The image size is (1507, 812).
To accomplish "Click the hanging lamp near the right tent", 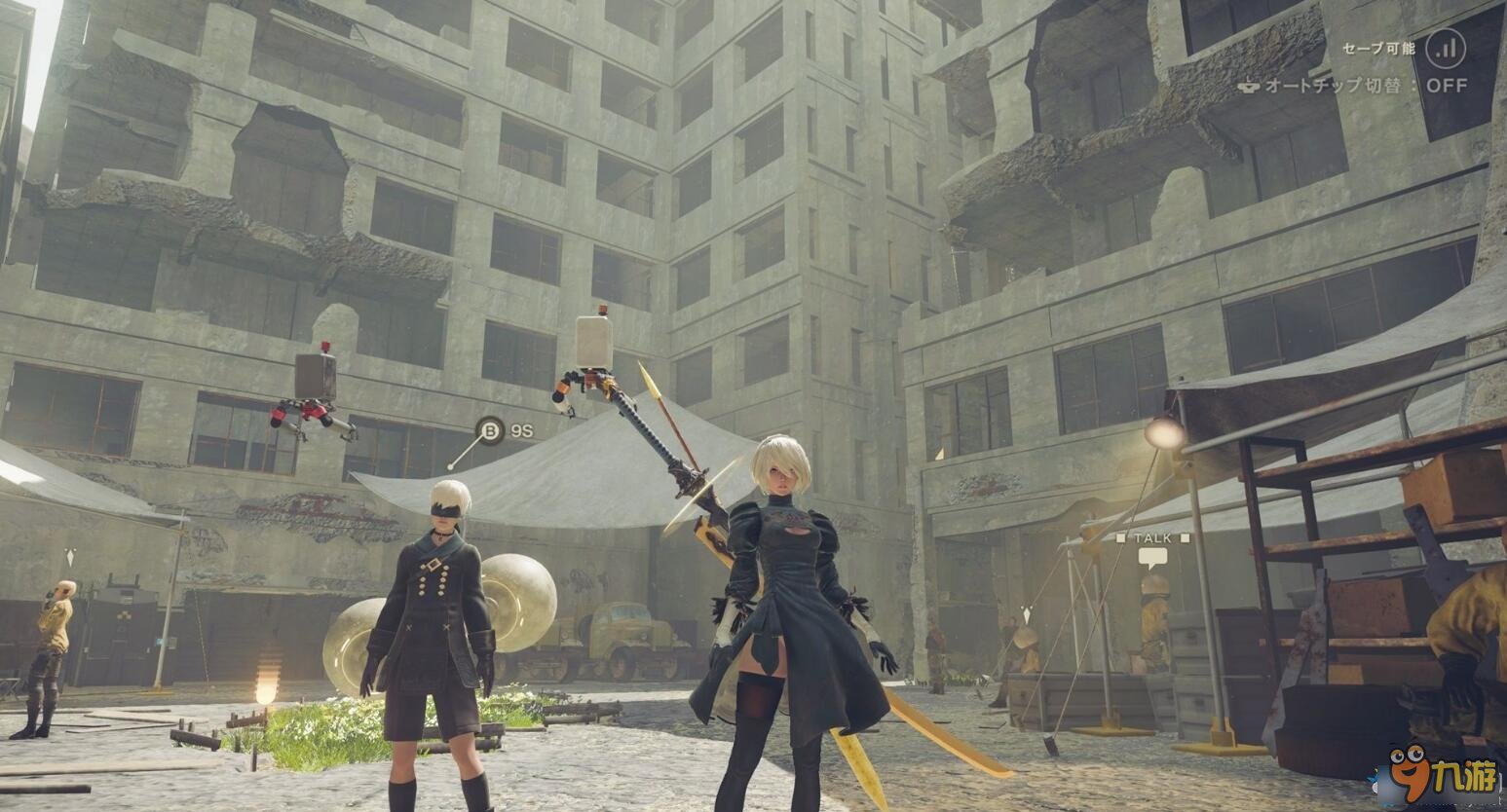I will click(1165, 433).
